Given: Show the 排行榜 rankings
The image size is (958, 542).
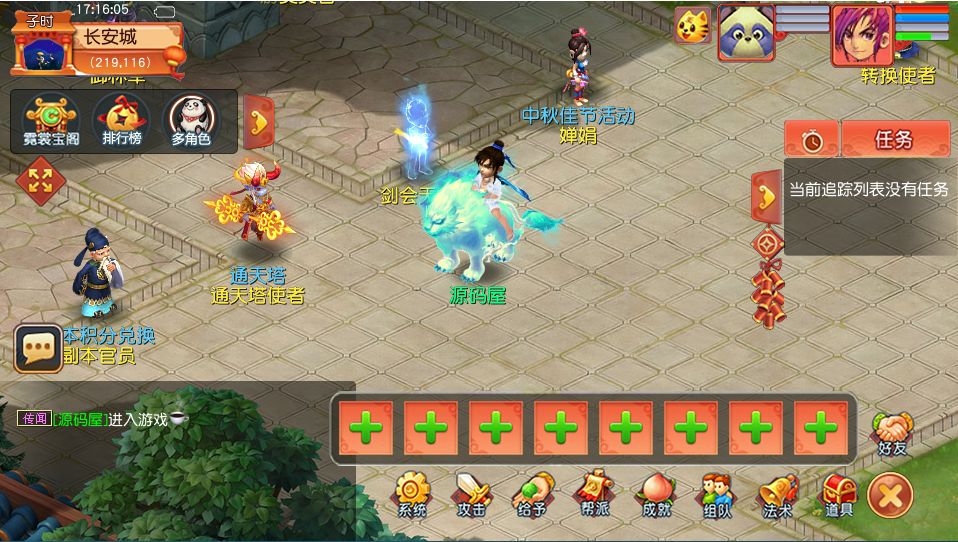Looking at the screenshot, I should 121,120.
